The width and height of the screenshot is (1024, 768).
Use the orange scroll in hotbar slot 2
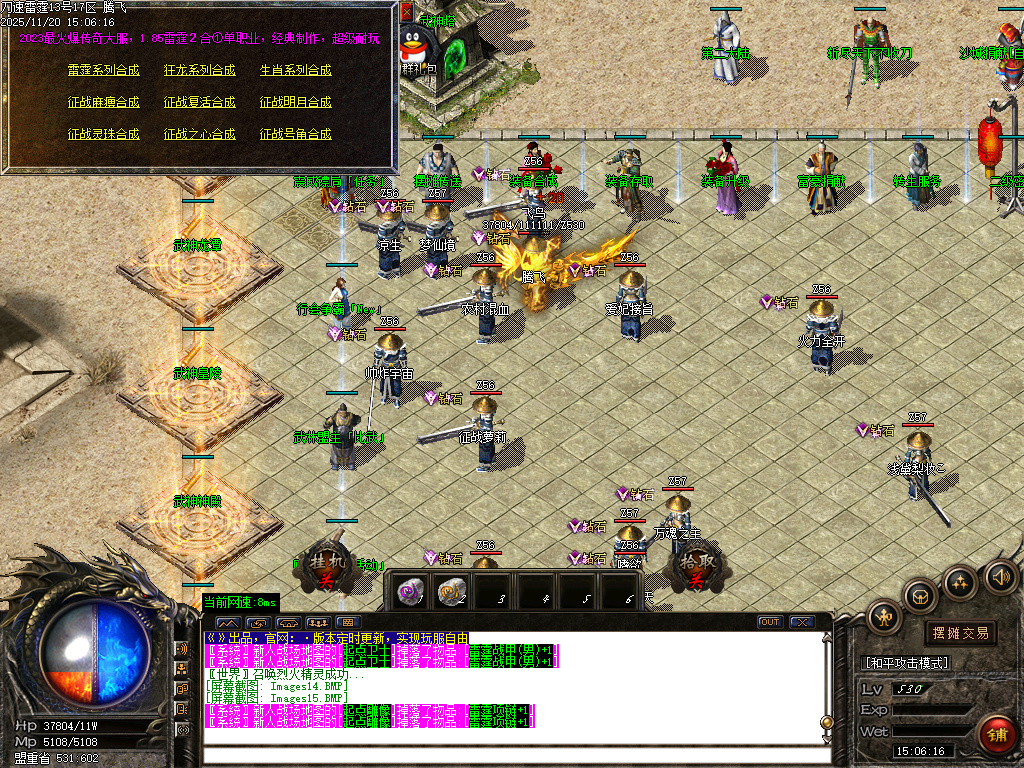[451, 591]
